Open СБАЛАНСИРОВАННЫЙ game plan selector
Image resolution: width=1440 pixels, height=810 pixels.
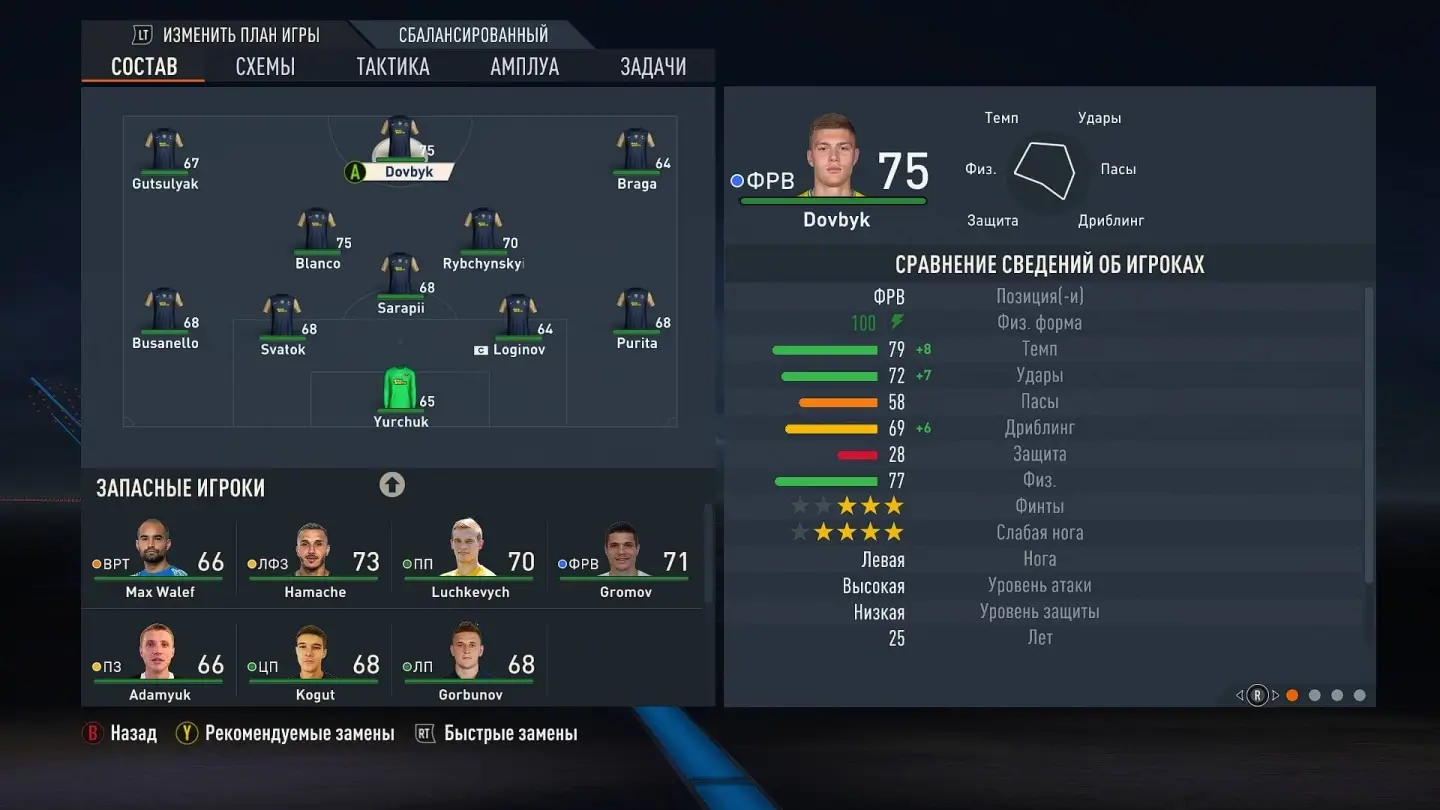coord(473,35)
